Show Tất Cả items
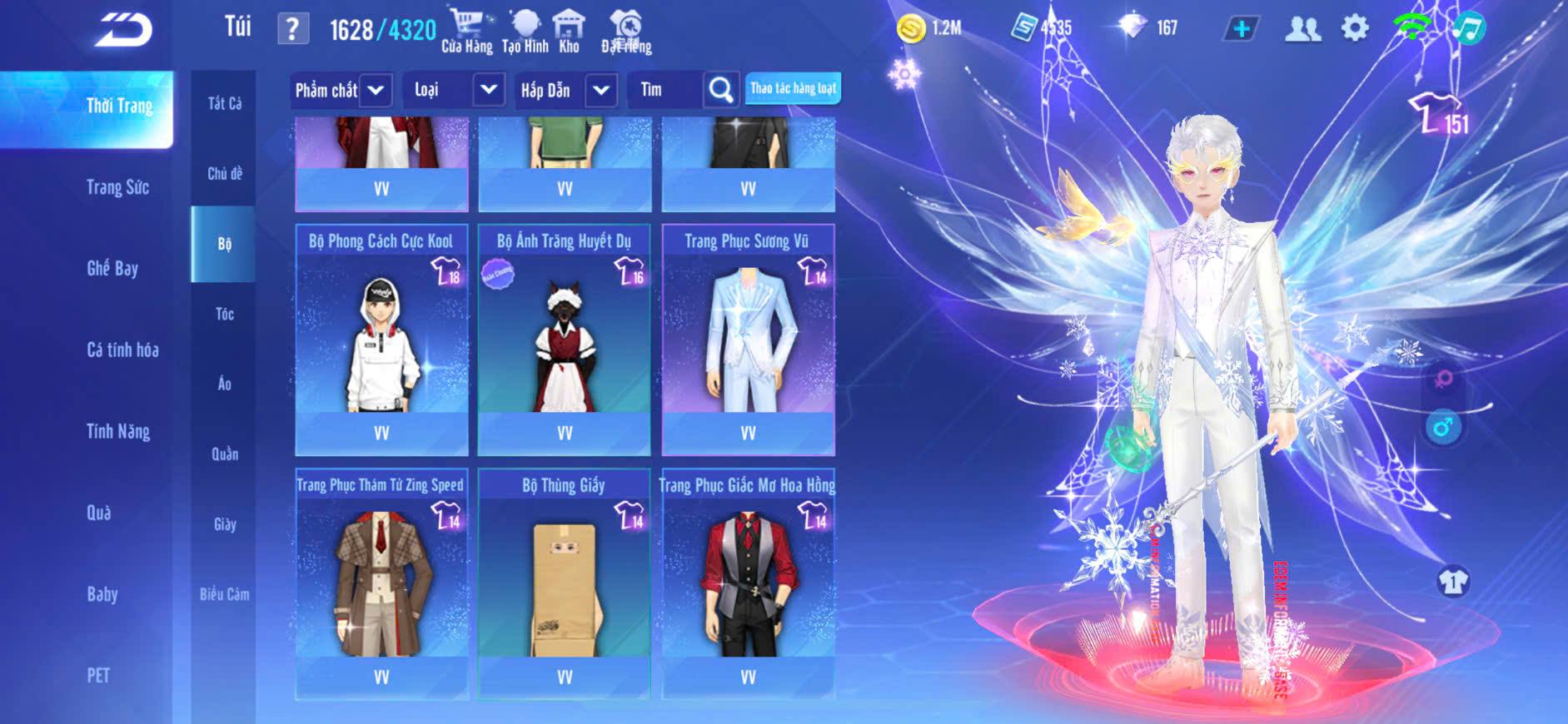The image size is (1568, 724). 224,104
